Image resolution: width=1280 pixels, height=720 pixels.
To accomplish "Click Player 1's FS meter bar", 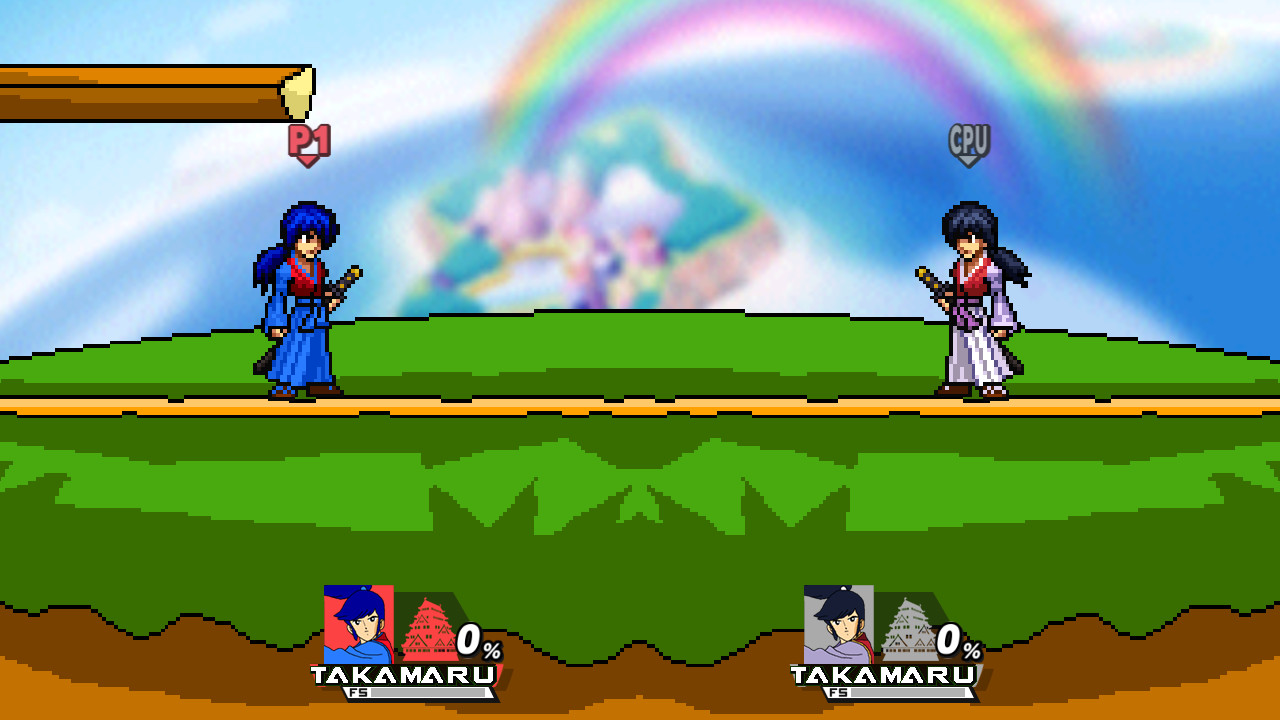I will [430, 692].
